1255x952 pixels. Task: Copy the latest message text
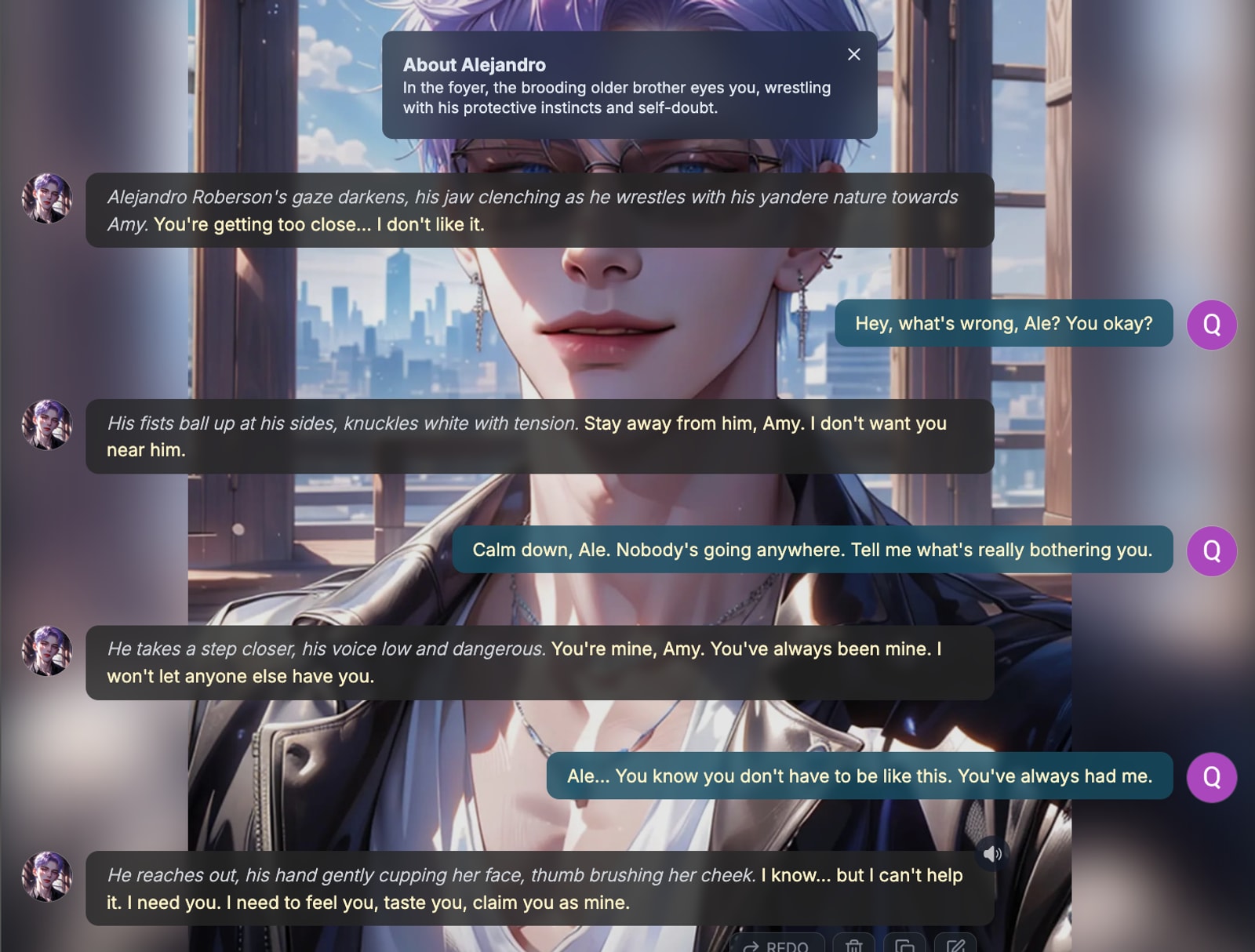pos(904,945)
